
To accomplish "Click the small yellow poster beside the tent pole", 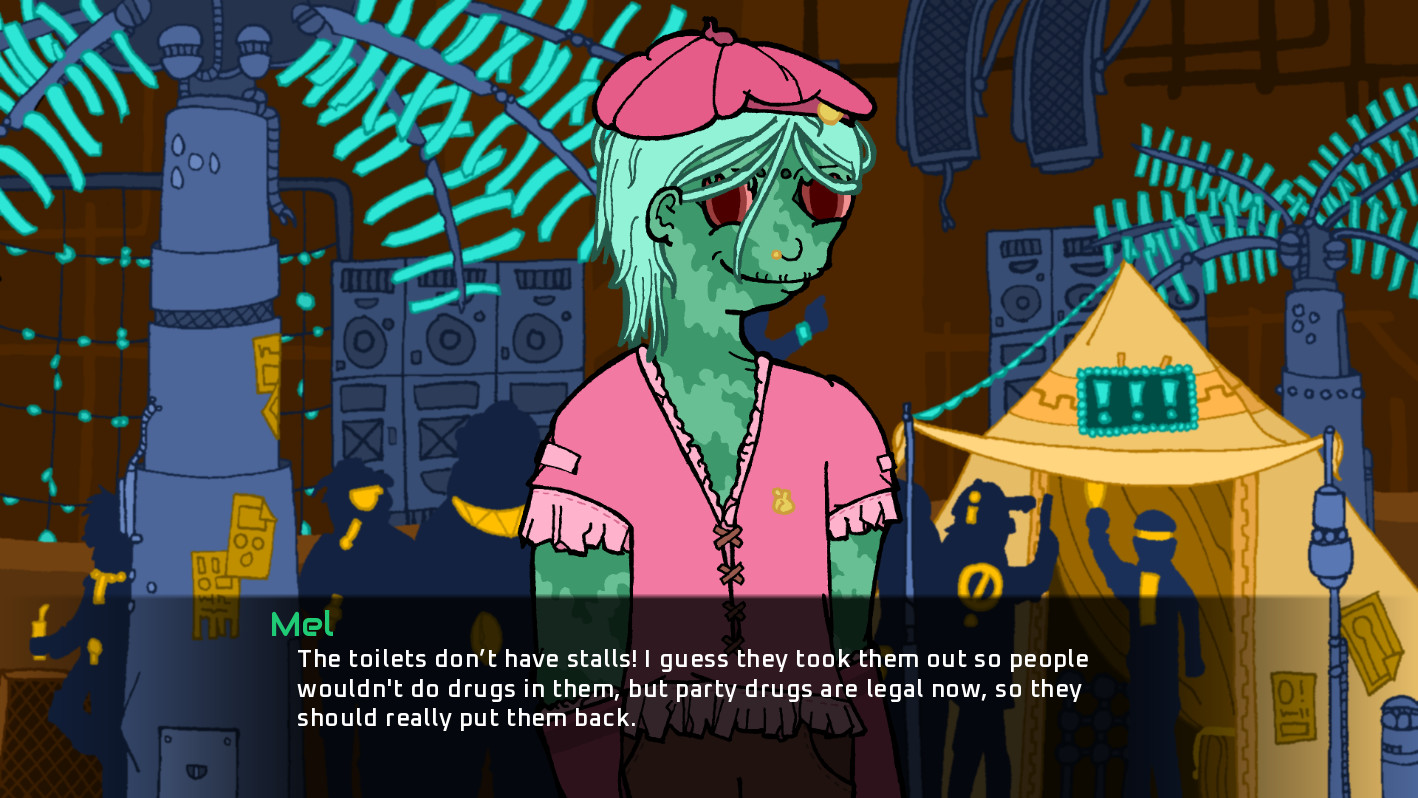I will click(1294, 705).
